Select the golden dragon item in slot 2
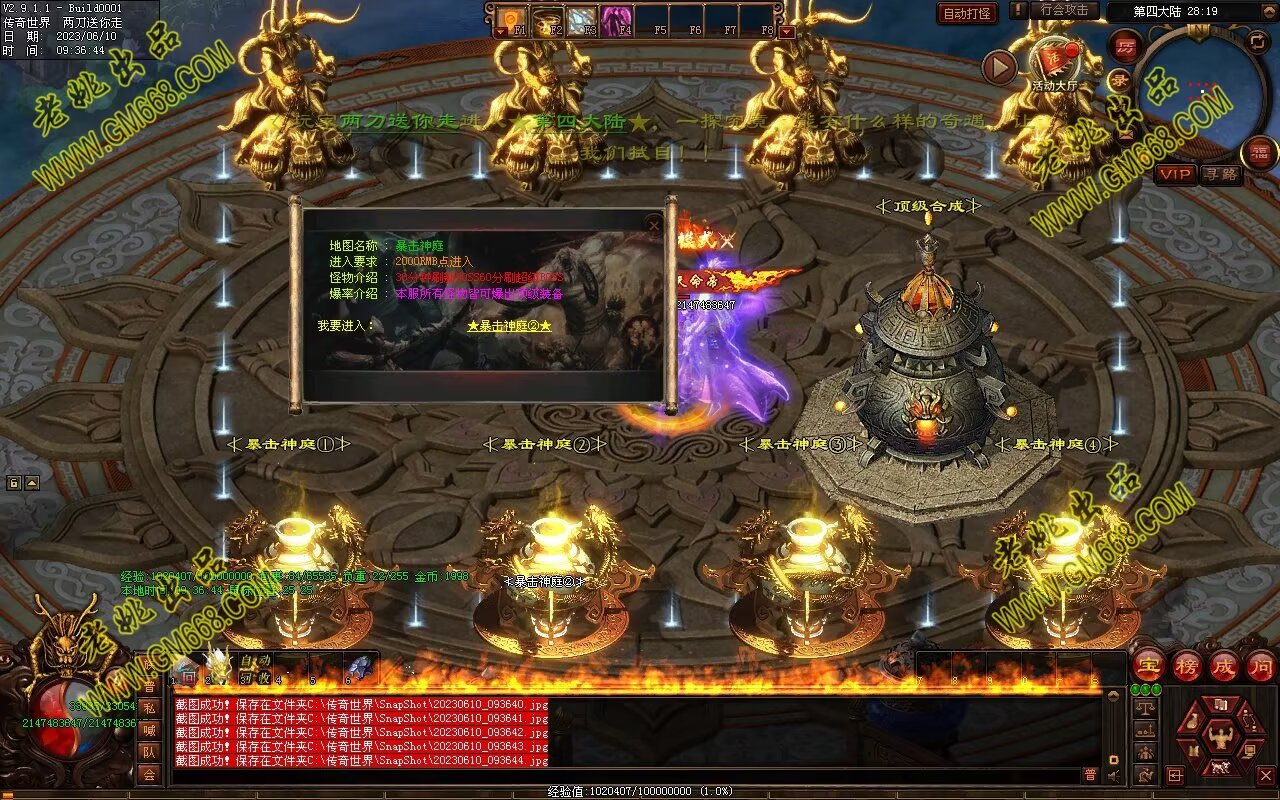The height and width of the screenshot is (800, 1280). [217, 666]
